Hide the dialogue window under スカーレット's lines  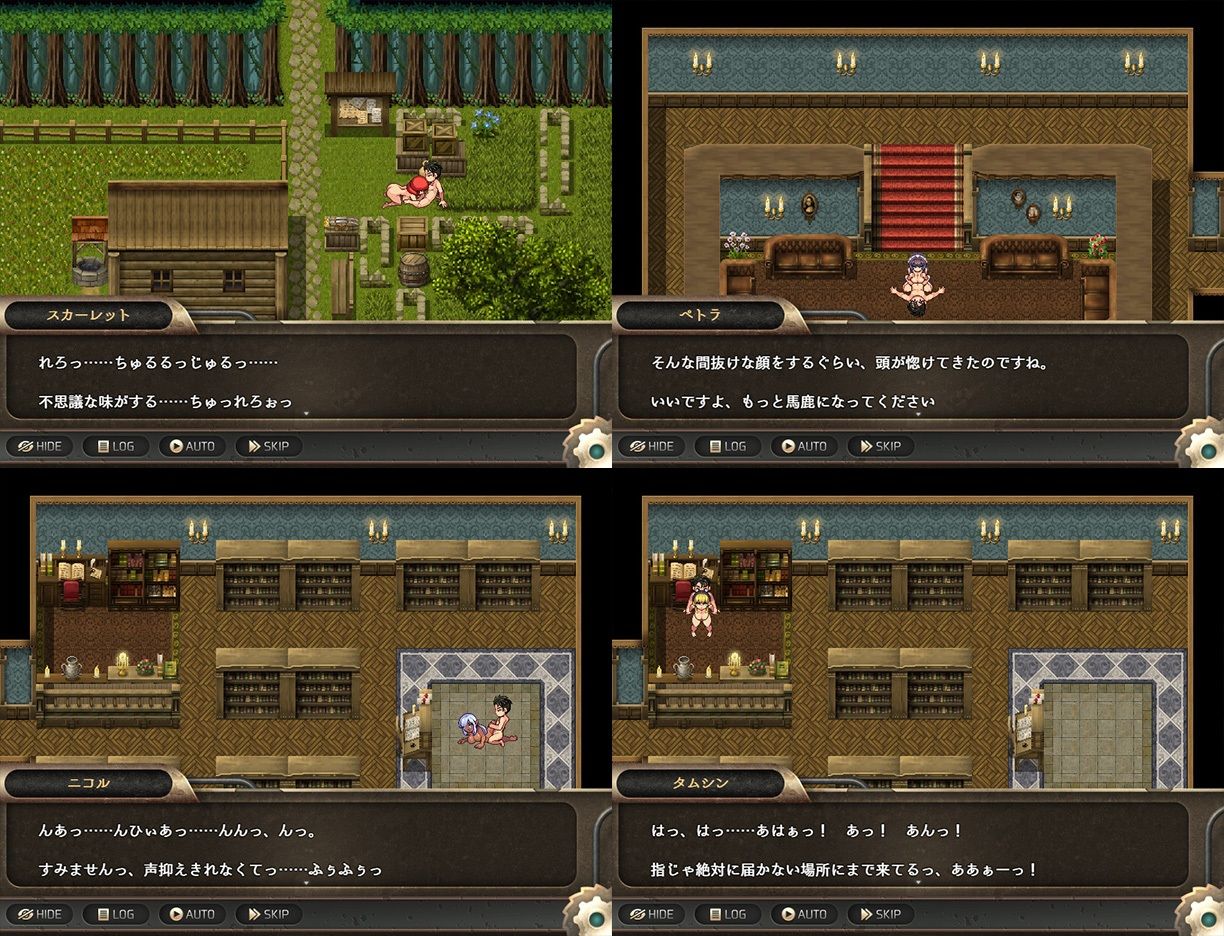tap(39, 446)
